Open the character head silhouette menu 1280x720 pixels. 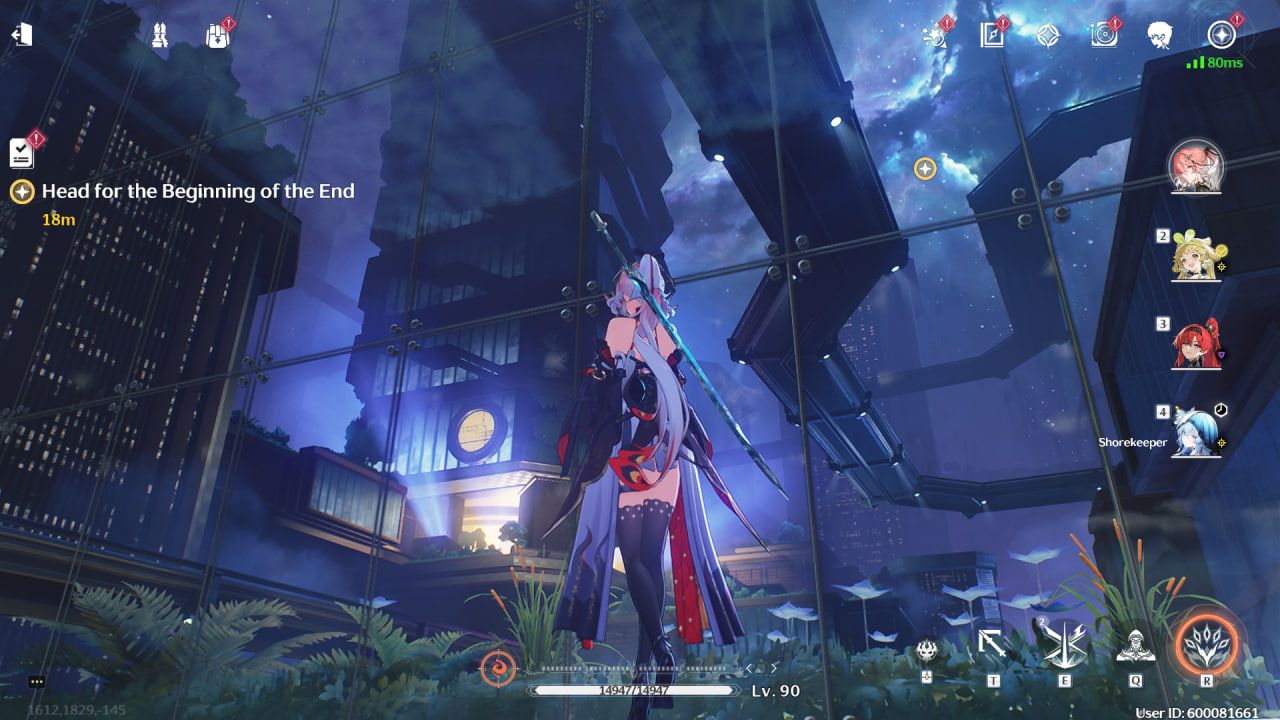tap(1159, 36)
